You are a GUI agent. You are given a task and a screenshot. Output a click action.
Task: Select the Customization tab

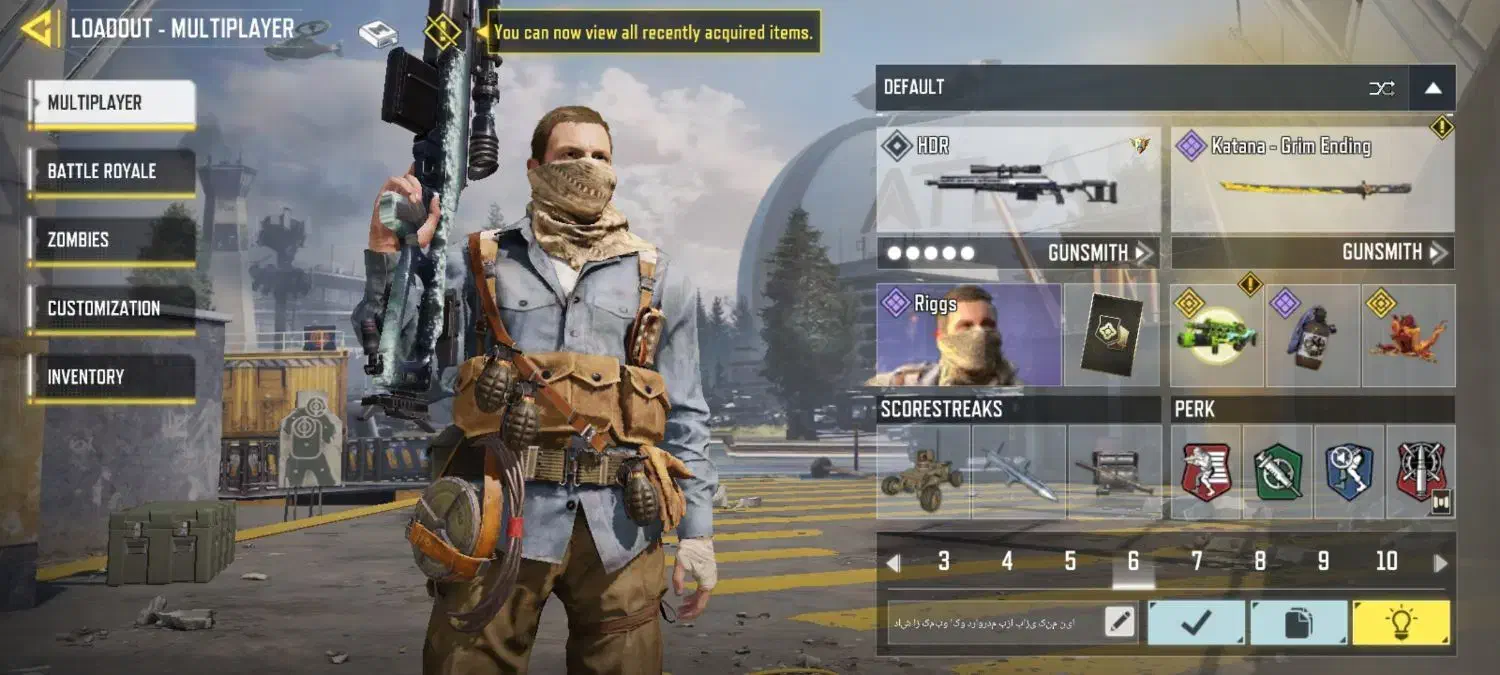(x=112, y=309)
